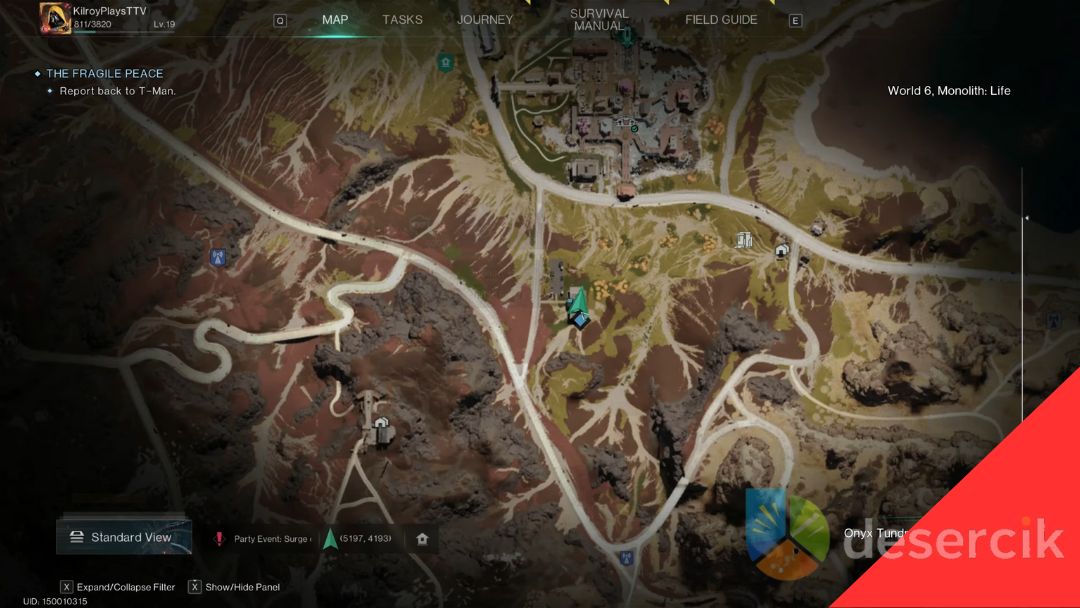
Task: Toggle the Standard View map mode button
Action: pyautogui.click(x=124, y=537)
